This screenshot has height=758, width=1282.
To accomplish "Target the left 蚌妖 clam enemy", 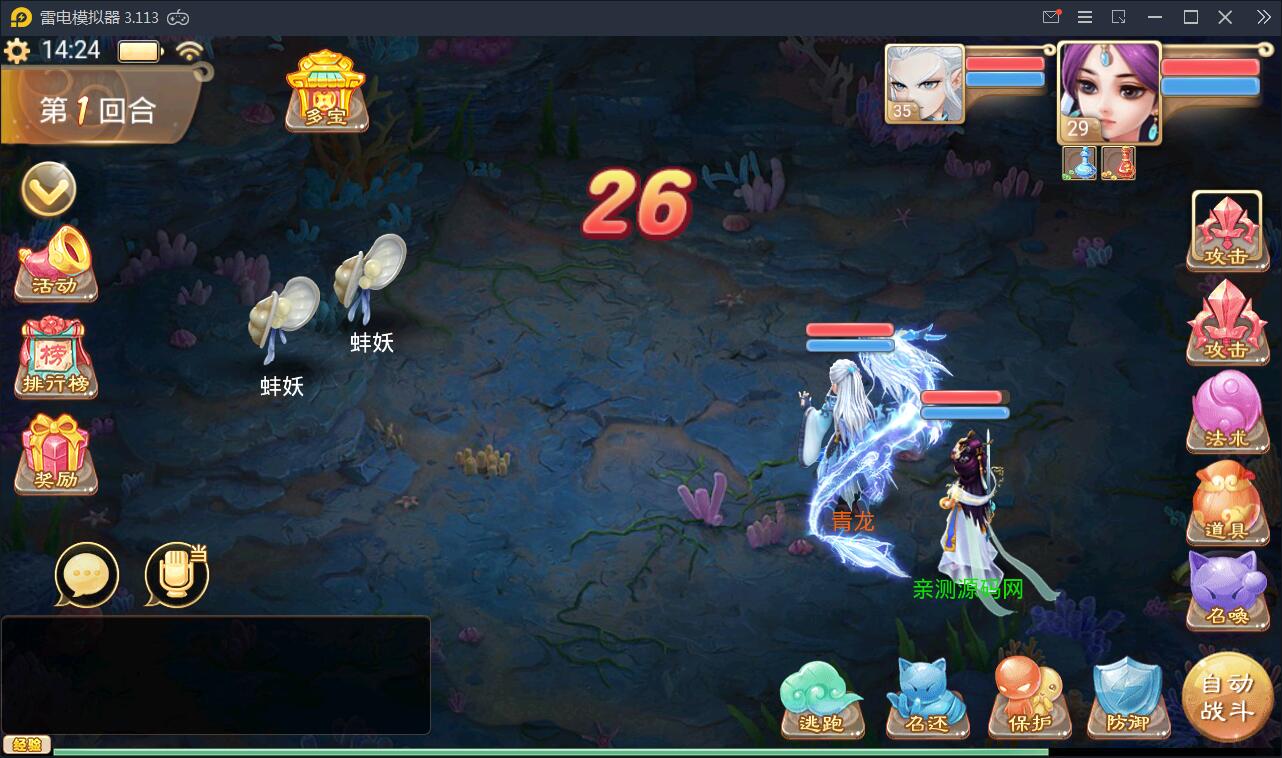I will [x=283, y=313].
